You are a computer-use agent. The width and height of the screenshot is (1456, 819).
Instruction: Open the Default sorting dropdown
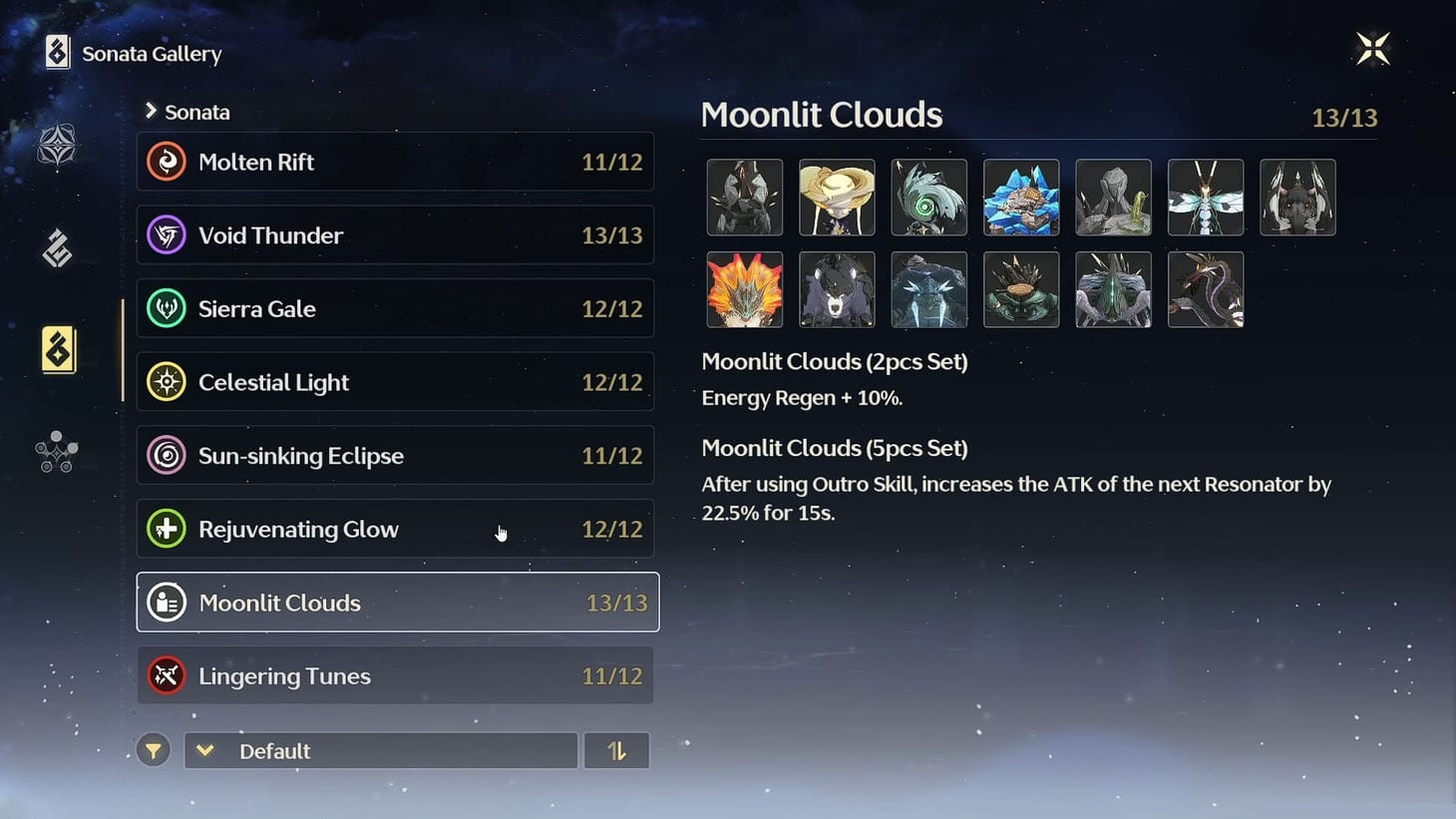tap(379, 750)
